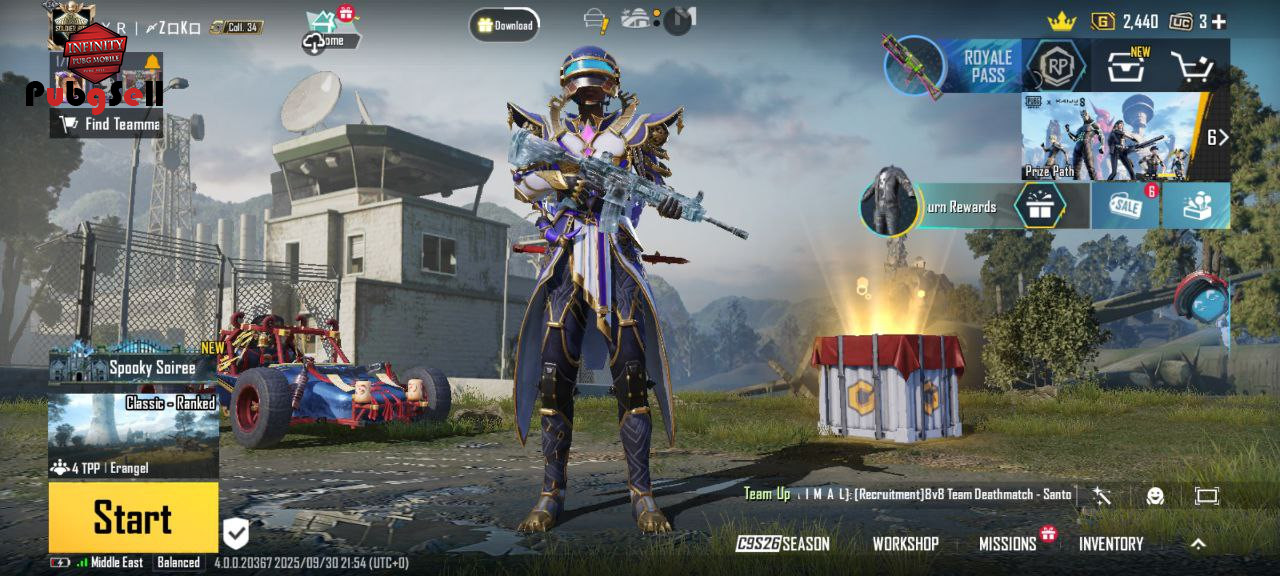Open the emote smiley icon
Screen dimensions: 1280x576
pyautogui.click(x=1155, y=495)
